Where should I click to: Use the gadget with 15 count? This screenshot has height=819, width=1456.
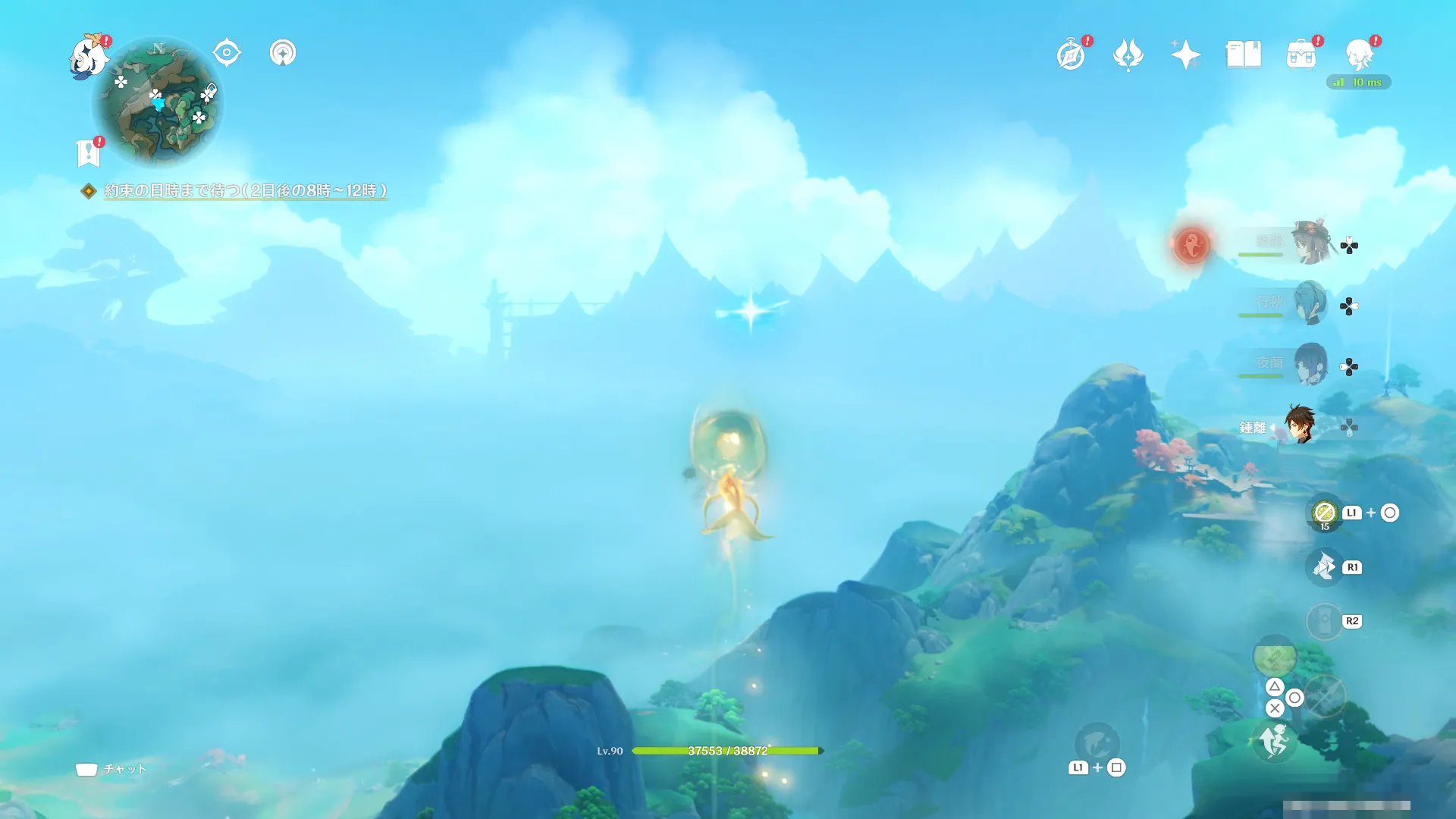coord(1324,513)
